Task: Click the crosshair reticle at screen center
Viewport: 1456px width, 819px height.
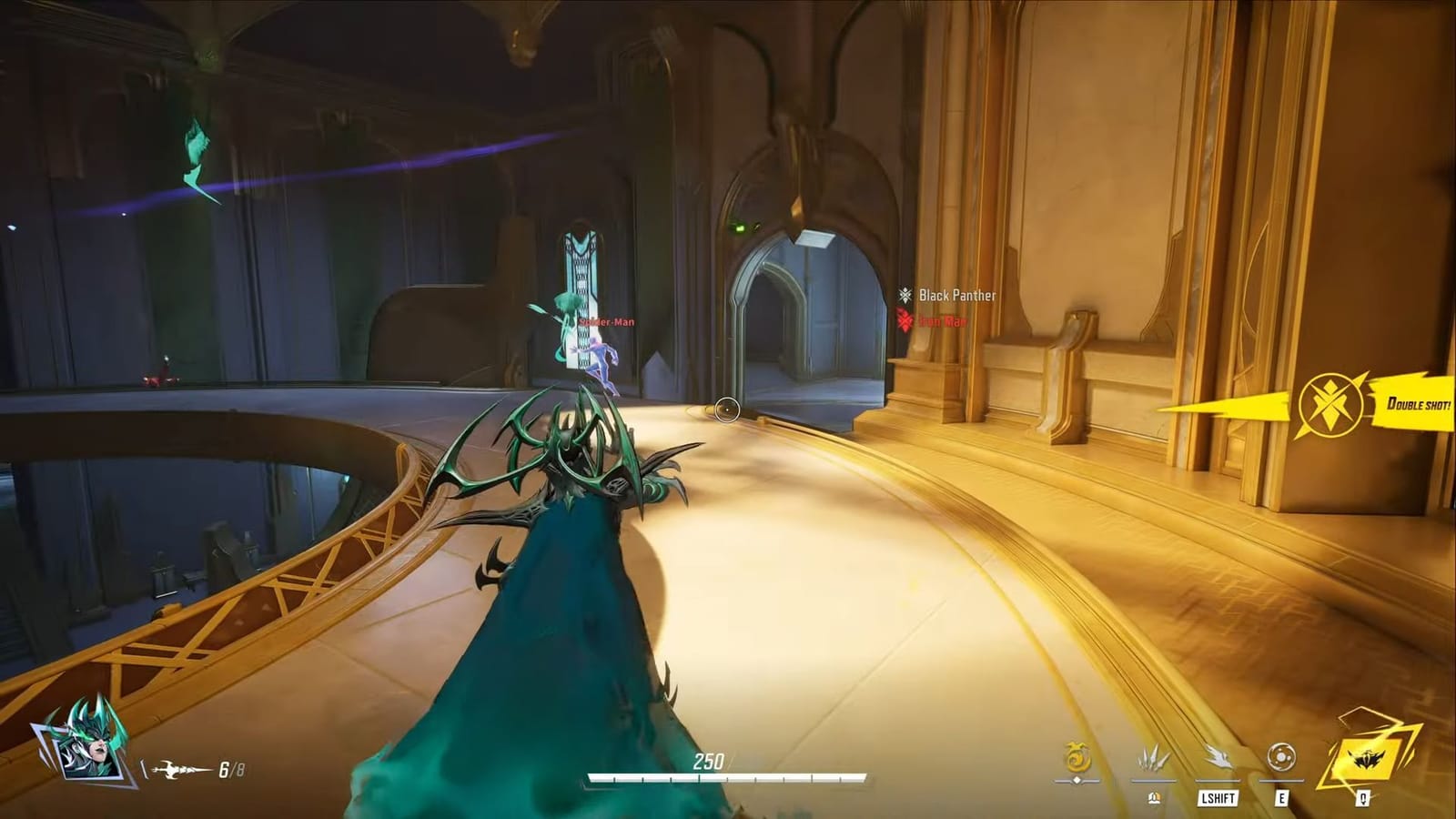Action: click(726, 409)
